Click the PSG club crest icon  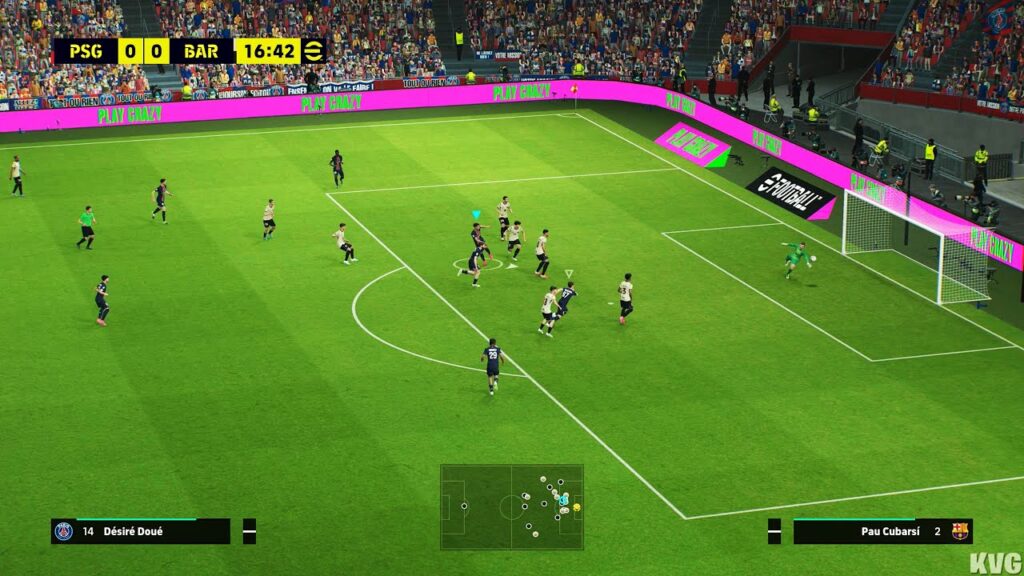(x=64, y=531)
